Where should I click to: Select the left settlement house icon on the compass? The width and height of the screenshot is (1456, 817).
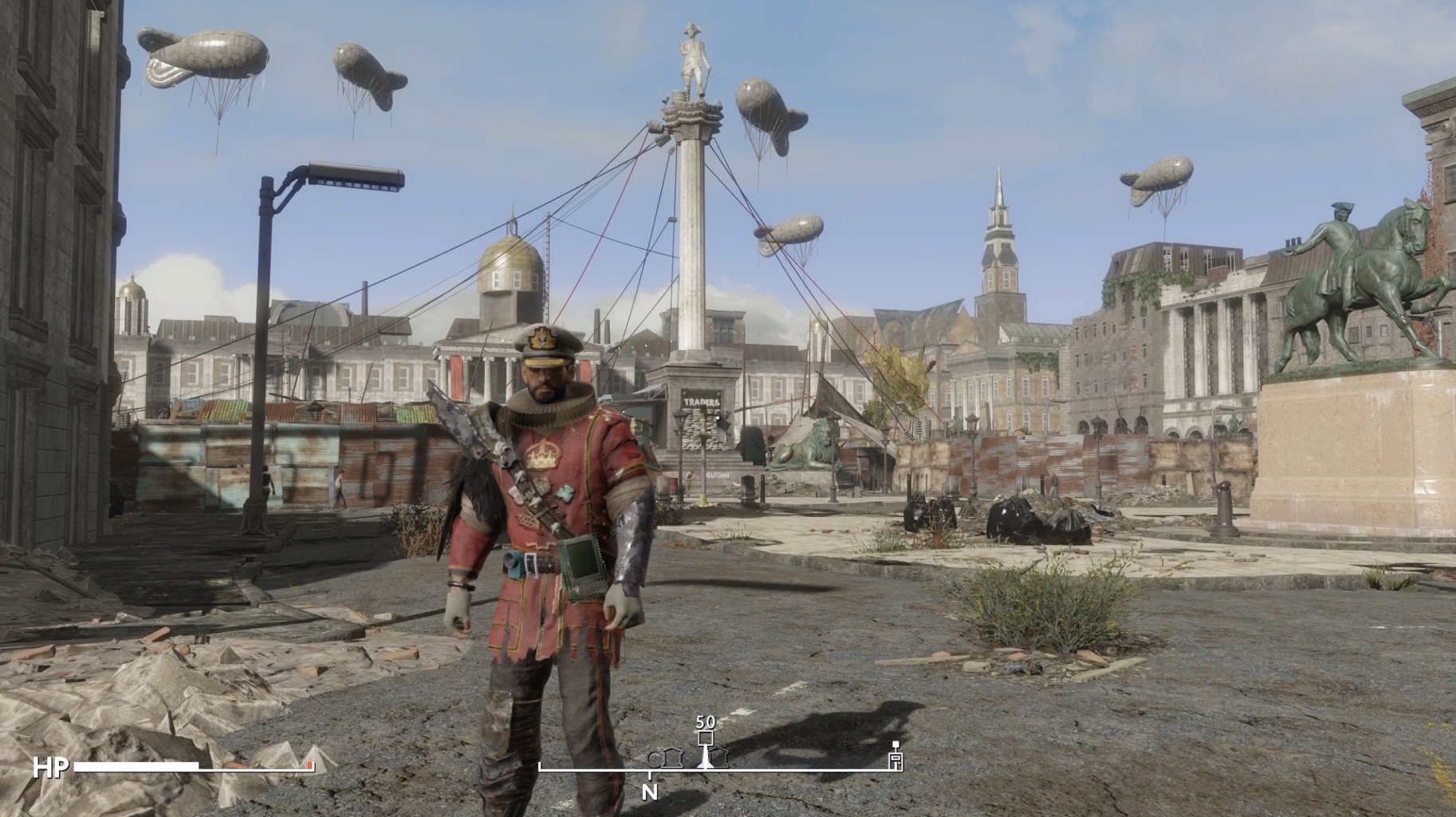tap(672, 758)
